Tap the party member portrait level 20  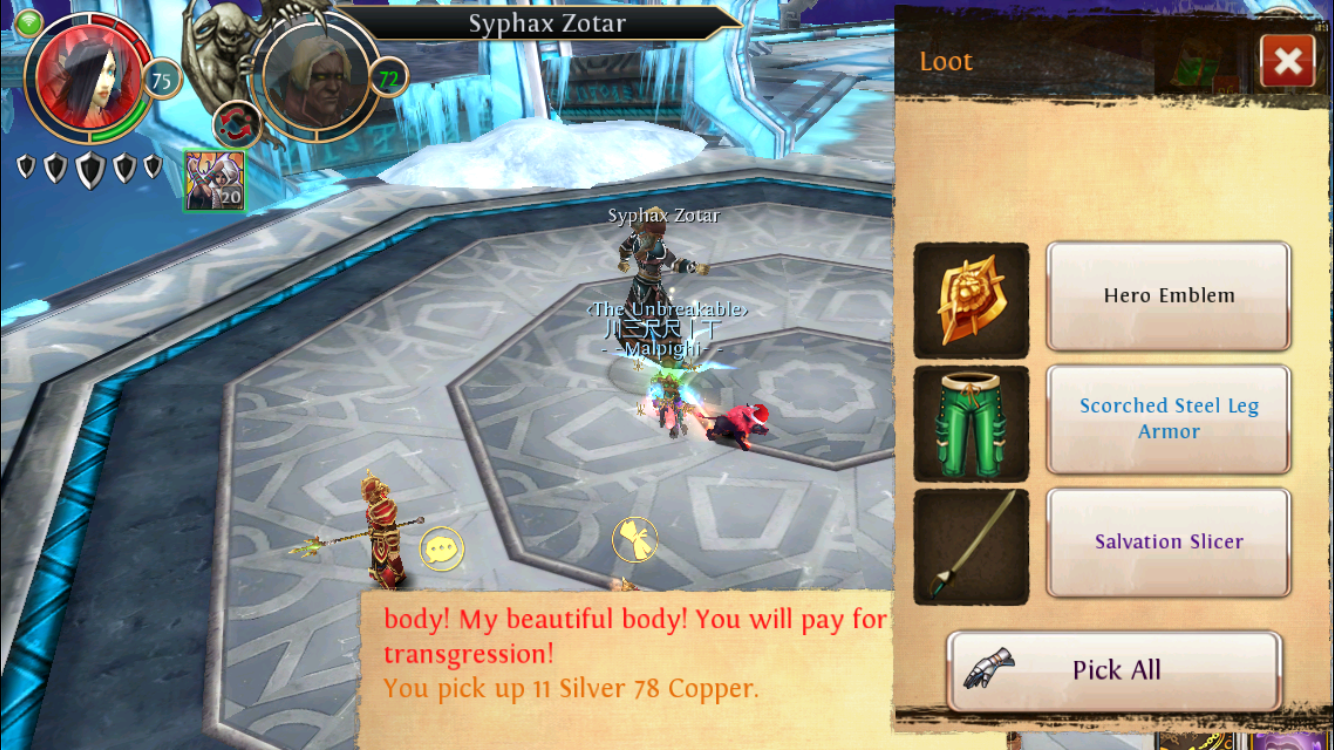tap(215, 180)
